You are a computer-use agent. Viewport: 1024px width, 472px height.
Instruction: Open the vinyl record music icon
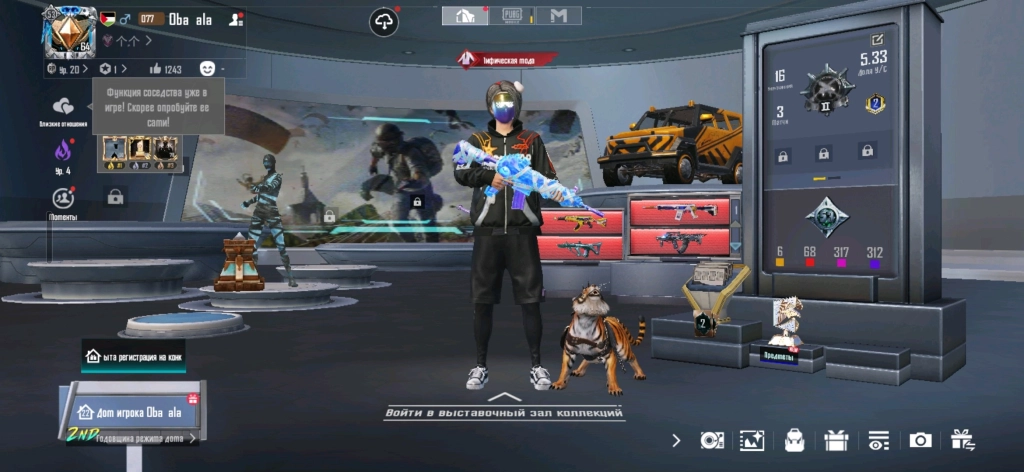[711, 440]
